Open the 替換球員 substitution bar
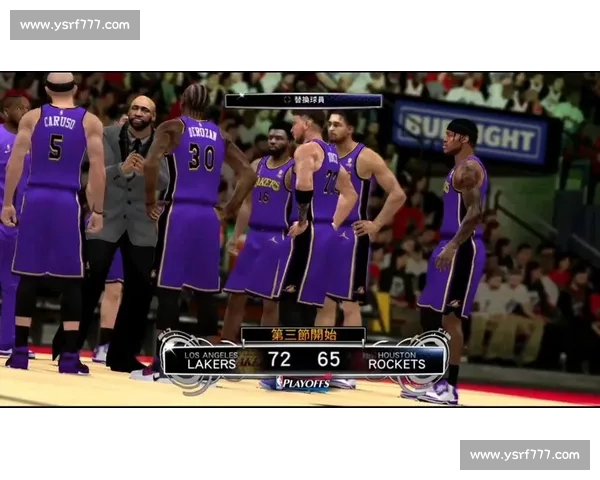 tap(303, 100)
